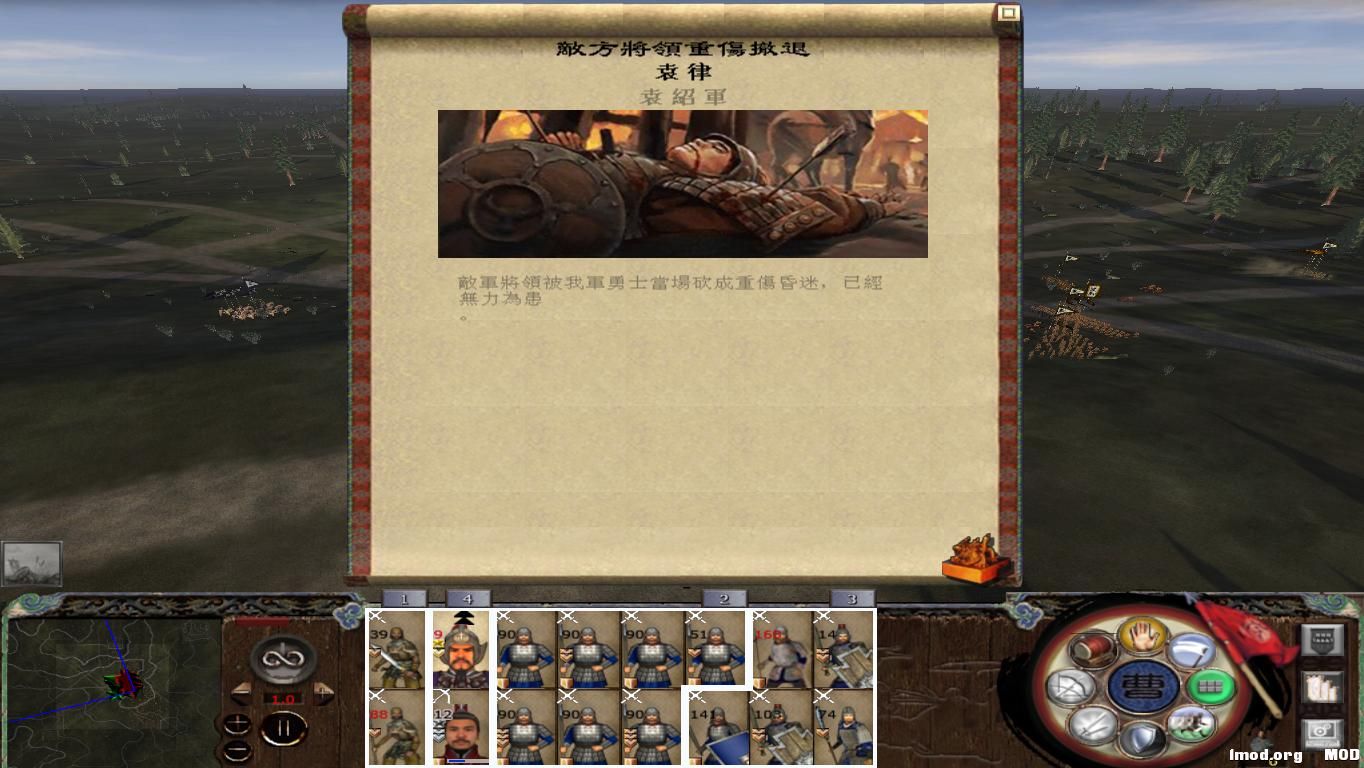Screen dimensions: 1364x768
Task: Select unit group tab 3
Action: 851,597
